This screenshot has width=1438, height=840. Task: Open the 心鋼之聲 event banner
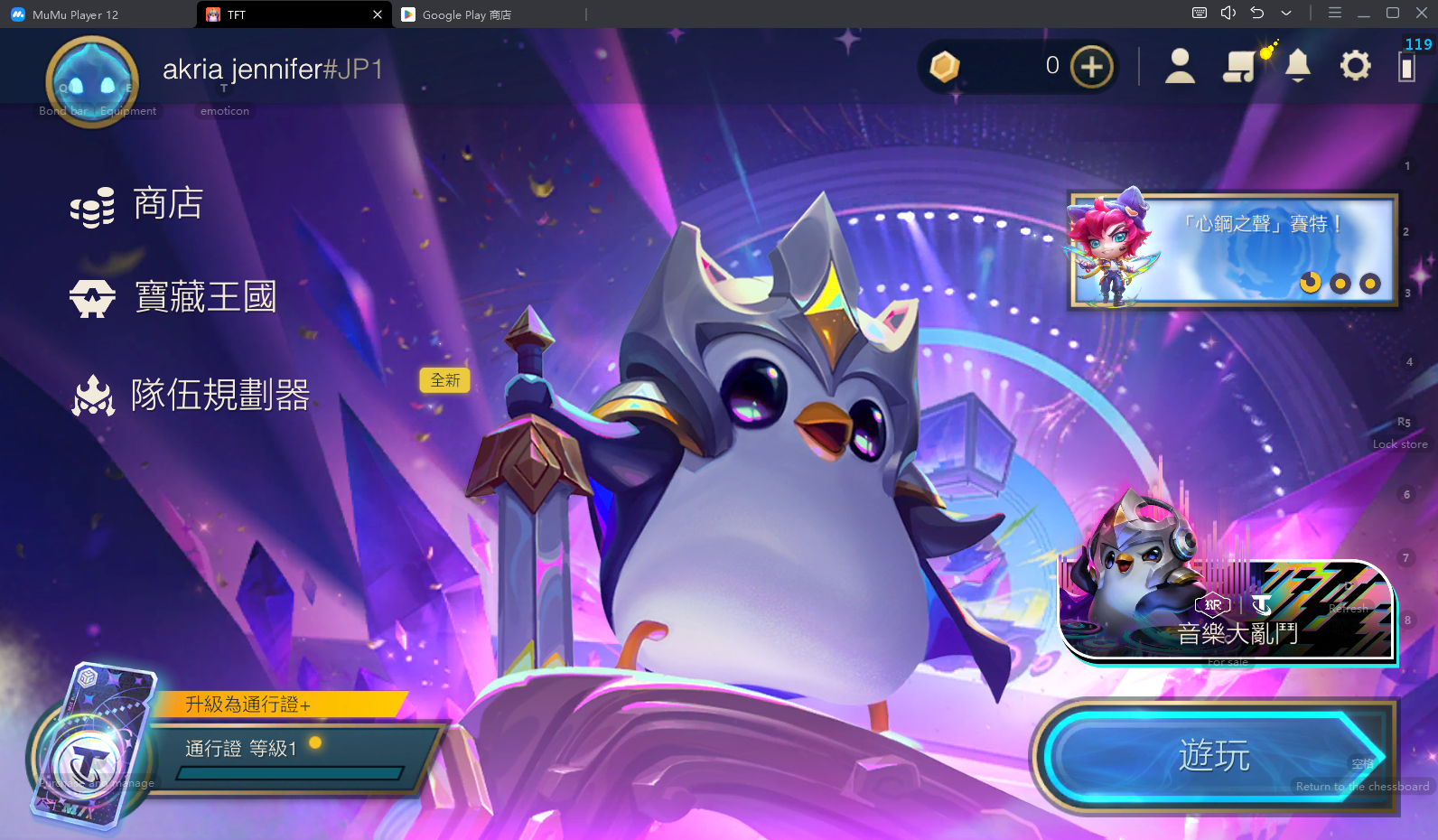pyautogui.click(x=1233, y=250)
